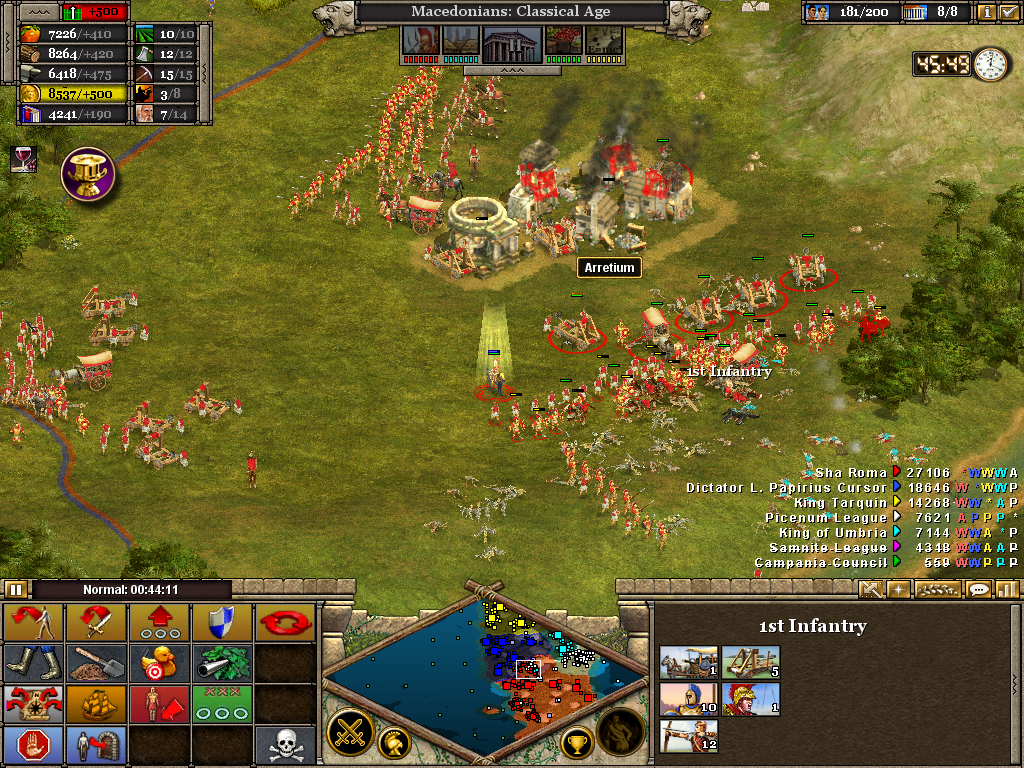Click the red arrow walking-man move command

pyautogui.click(x=33, y=622)
